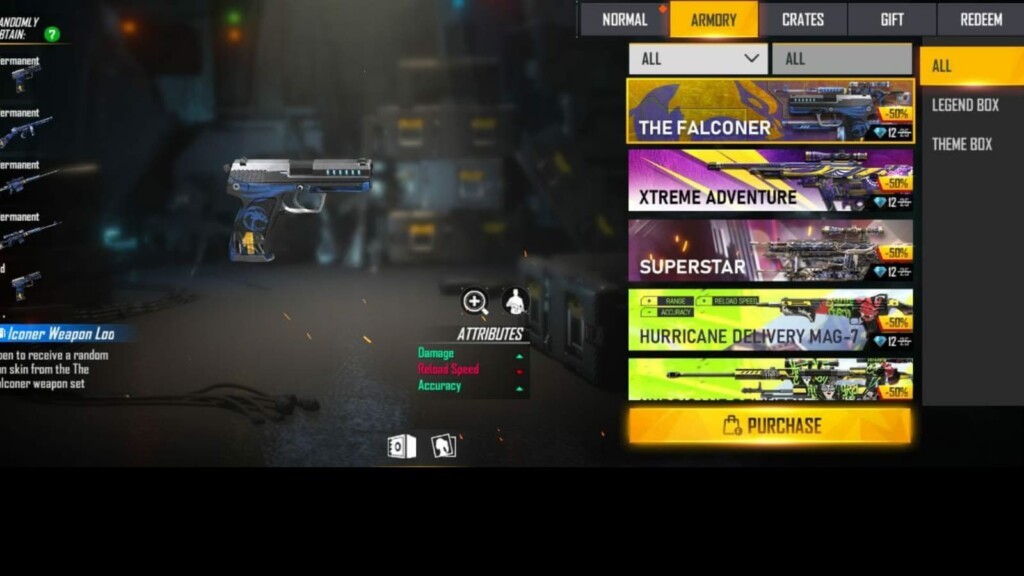Tap the character preview icon

(x=515, y=301)
